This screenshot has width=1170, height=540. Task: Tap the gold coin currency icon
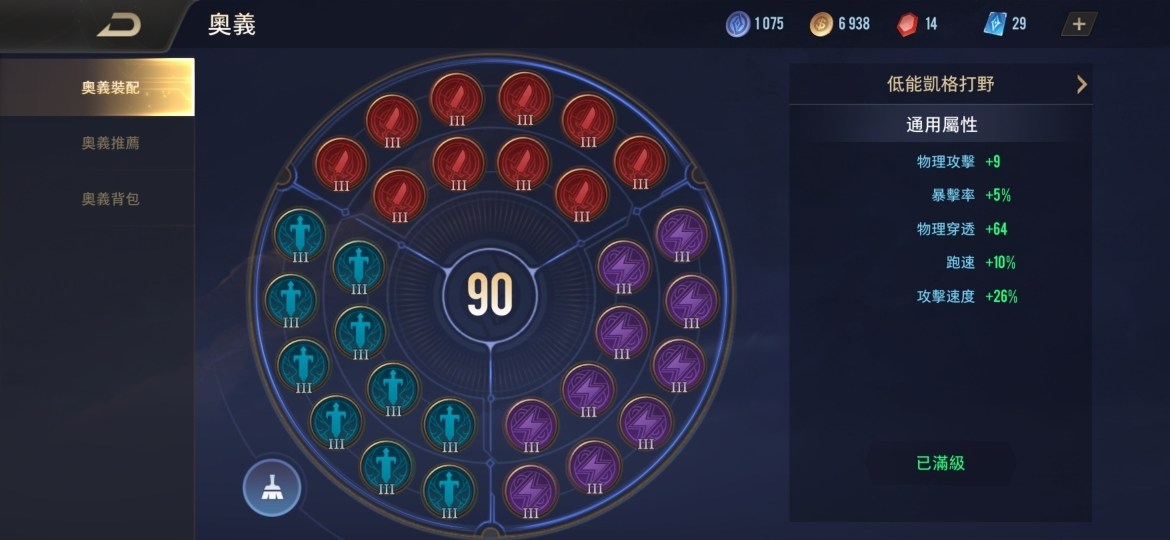(x=821, y=24)
